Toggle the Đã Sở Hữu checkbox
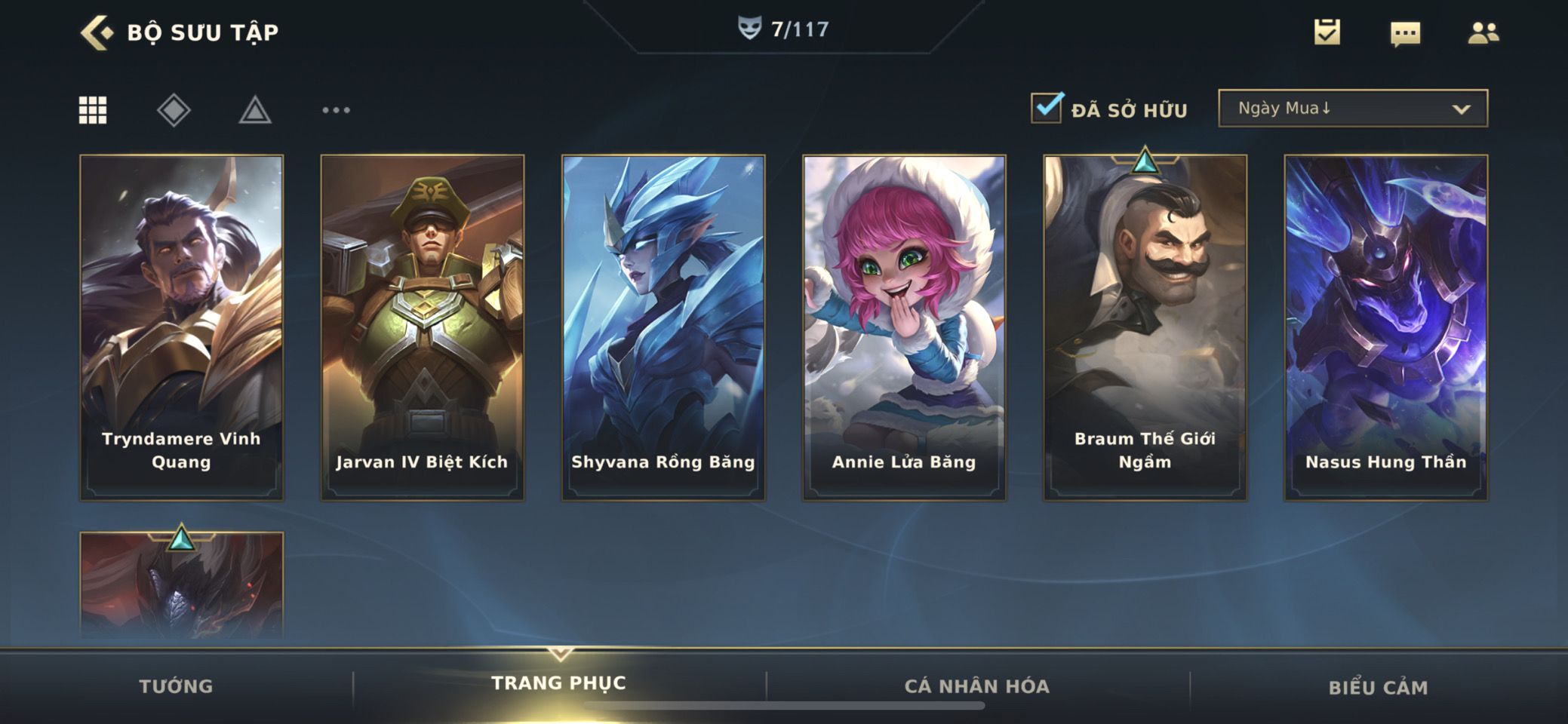The width and height of the screenshot is (1568, 724). pyautogui.click(x=1047, y=108)
